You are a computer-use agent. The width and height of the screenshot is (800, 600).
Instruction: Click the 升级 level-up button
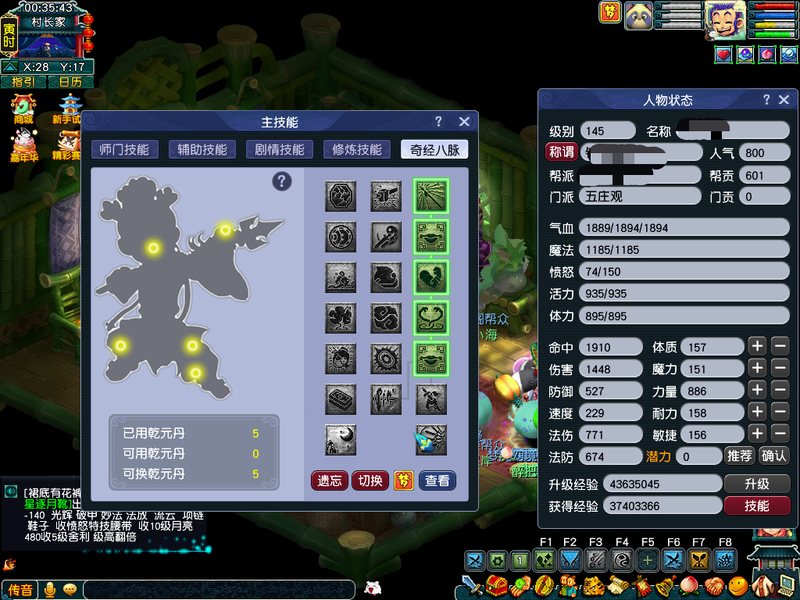click(x=757, y=484)
